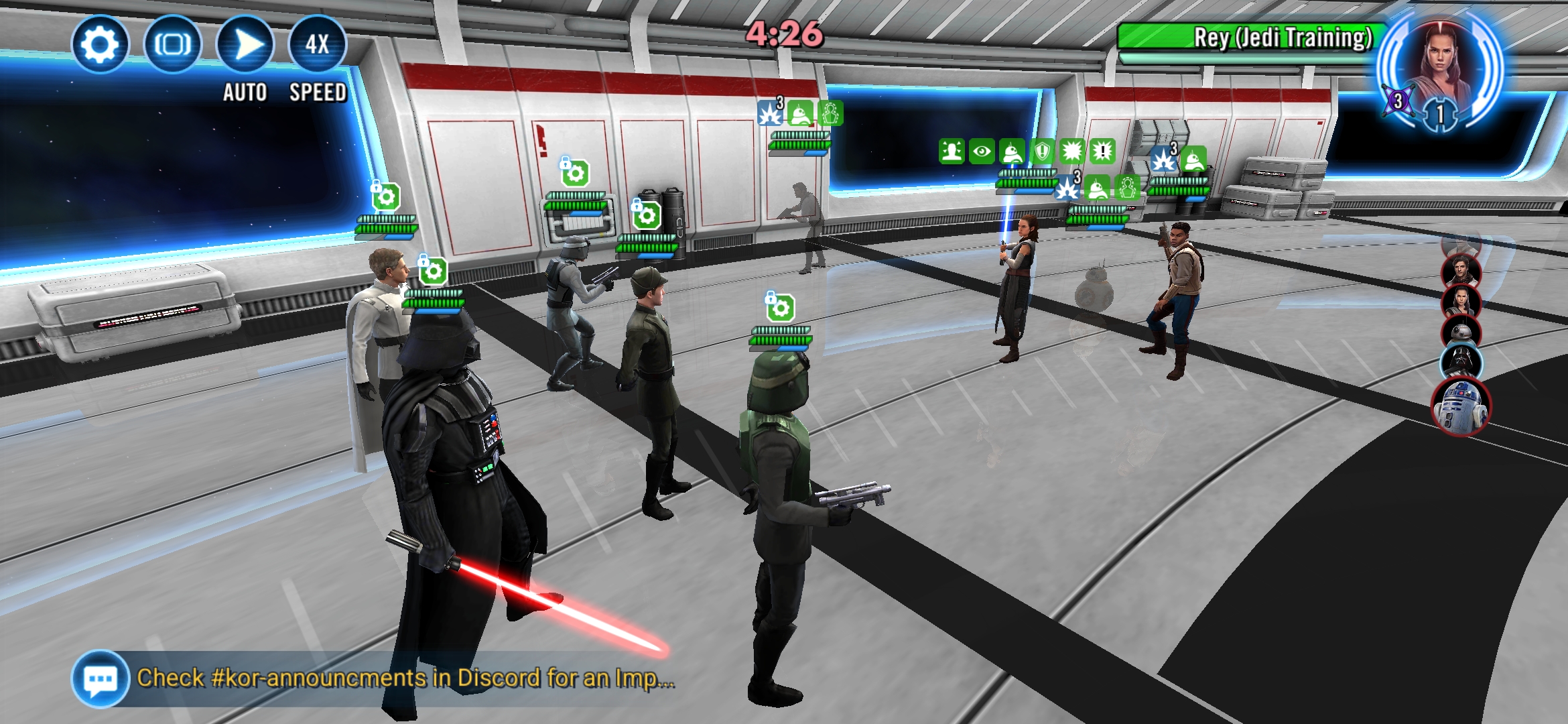Tap small Rey portrait in turn order
Image resolution: width=1568 pixels, height=724 pixels.
[x=1461, y=301]
